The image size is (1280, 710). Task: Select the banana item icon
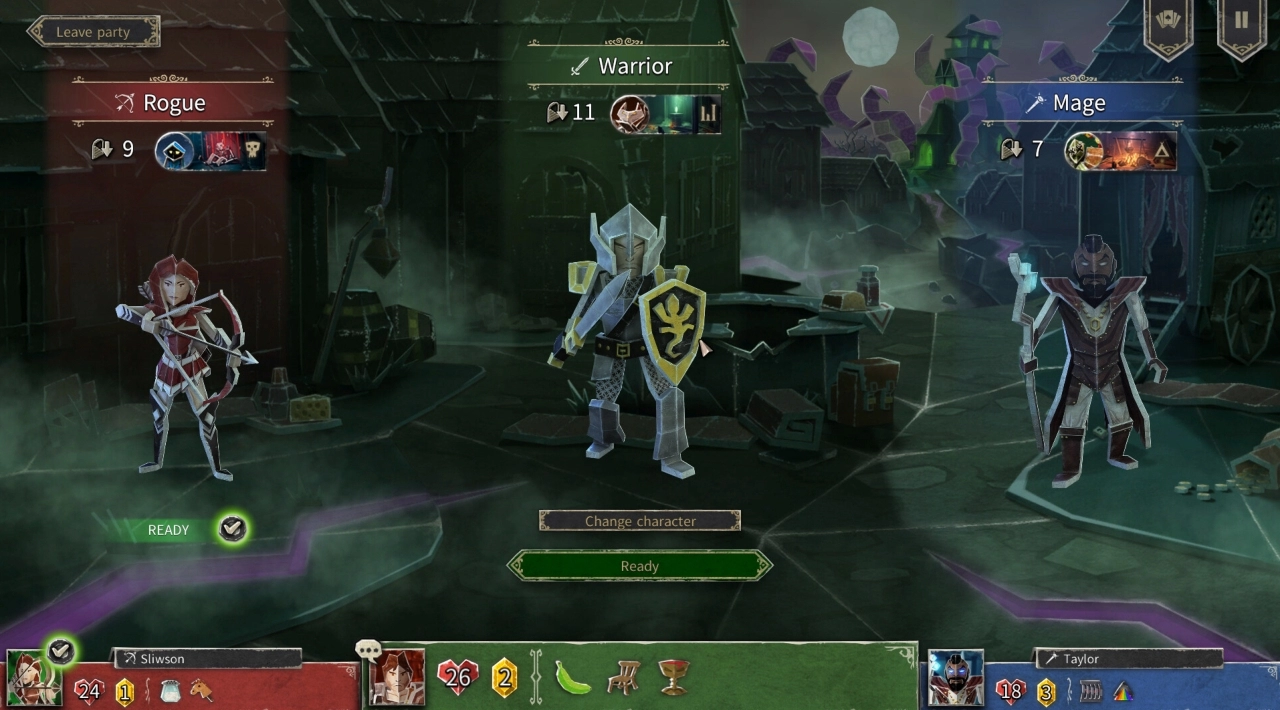point(573,678)
